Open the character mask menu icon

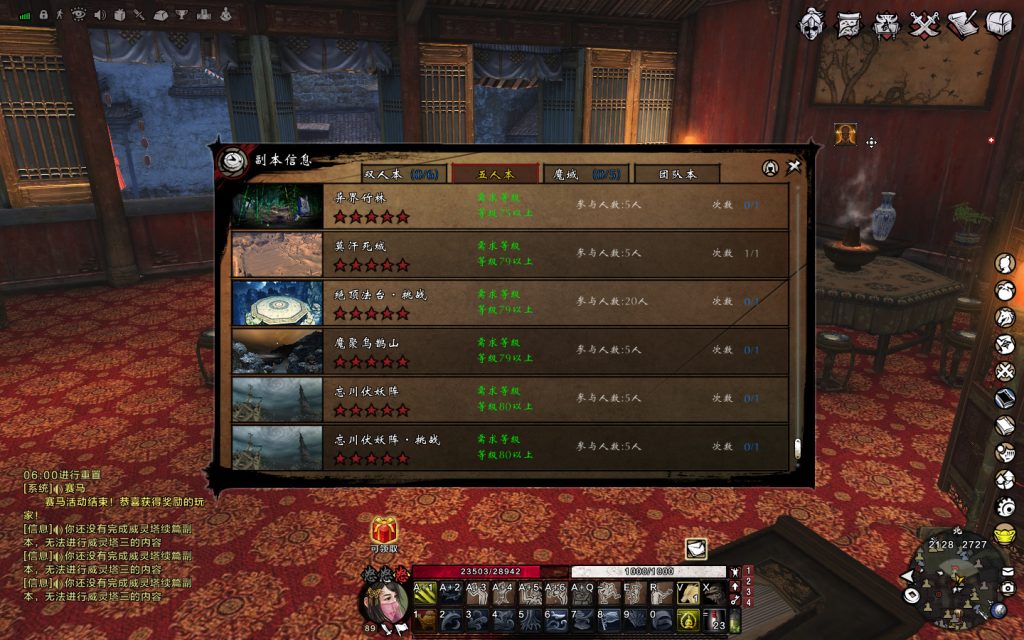point(812,23)
